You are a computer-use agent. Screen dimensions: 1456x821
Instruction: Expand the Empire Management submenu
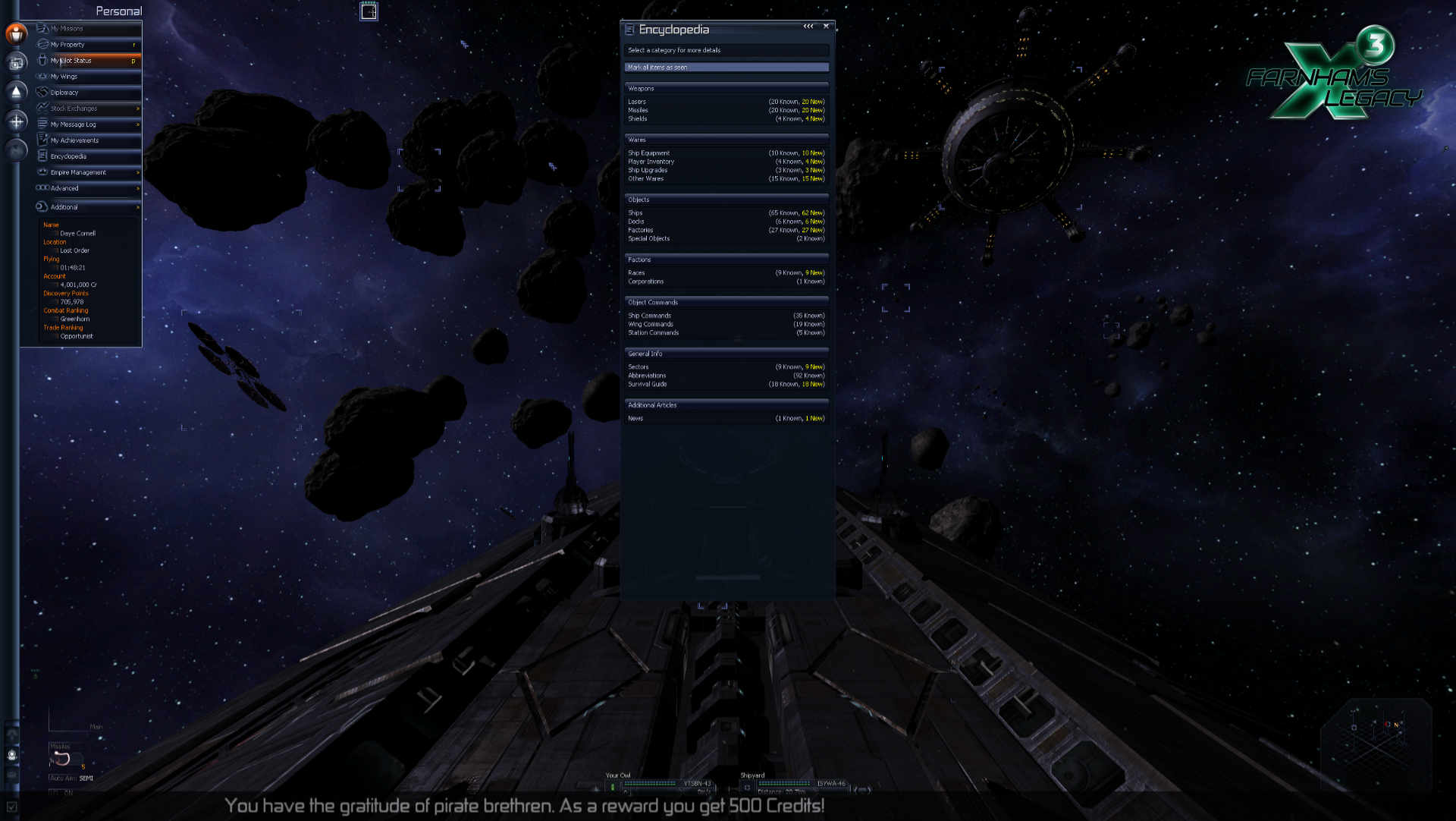[x=137, y=172]
